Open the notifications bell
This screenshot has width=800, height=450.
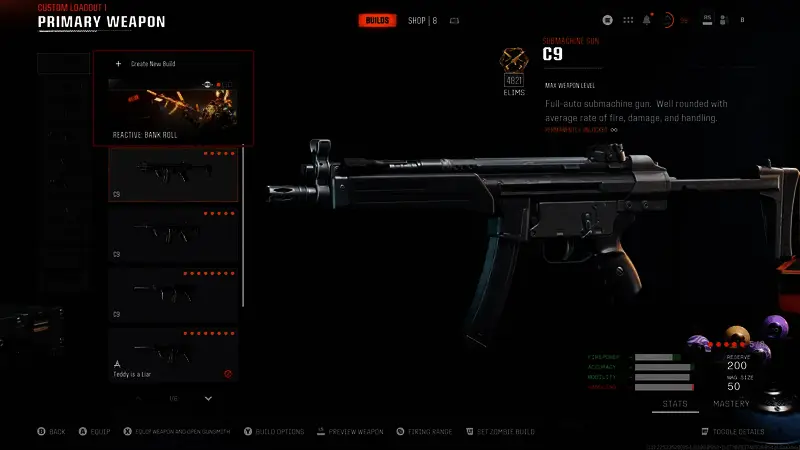647,19
